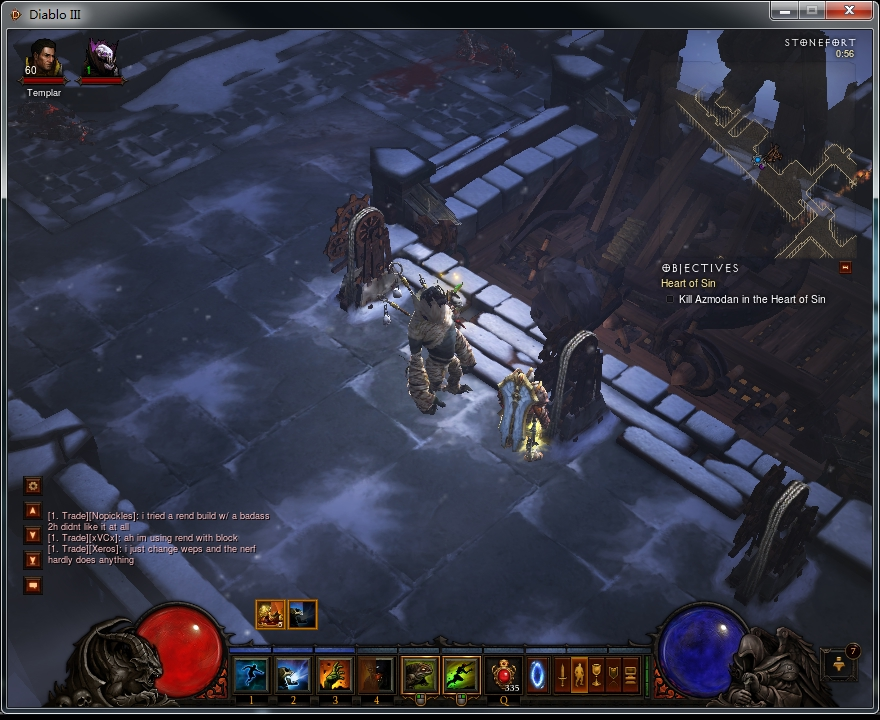Select the Heart of Sin quest title
This screenshot has height=720, width=880.
[x=688, y=284]
